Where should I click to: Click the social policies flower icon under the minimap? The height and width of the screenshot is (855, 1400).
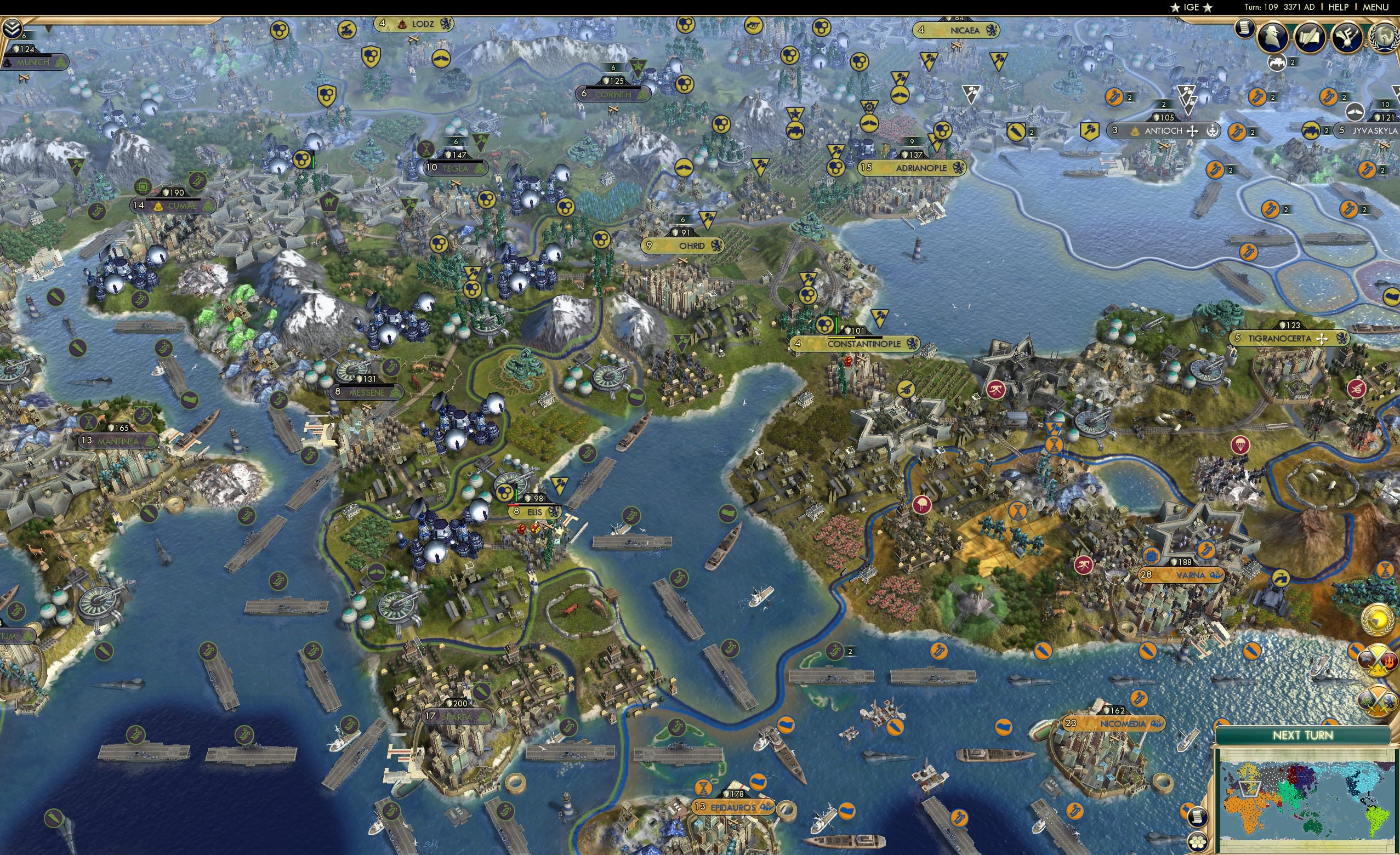click(1199, 842)
